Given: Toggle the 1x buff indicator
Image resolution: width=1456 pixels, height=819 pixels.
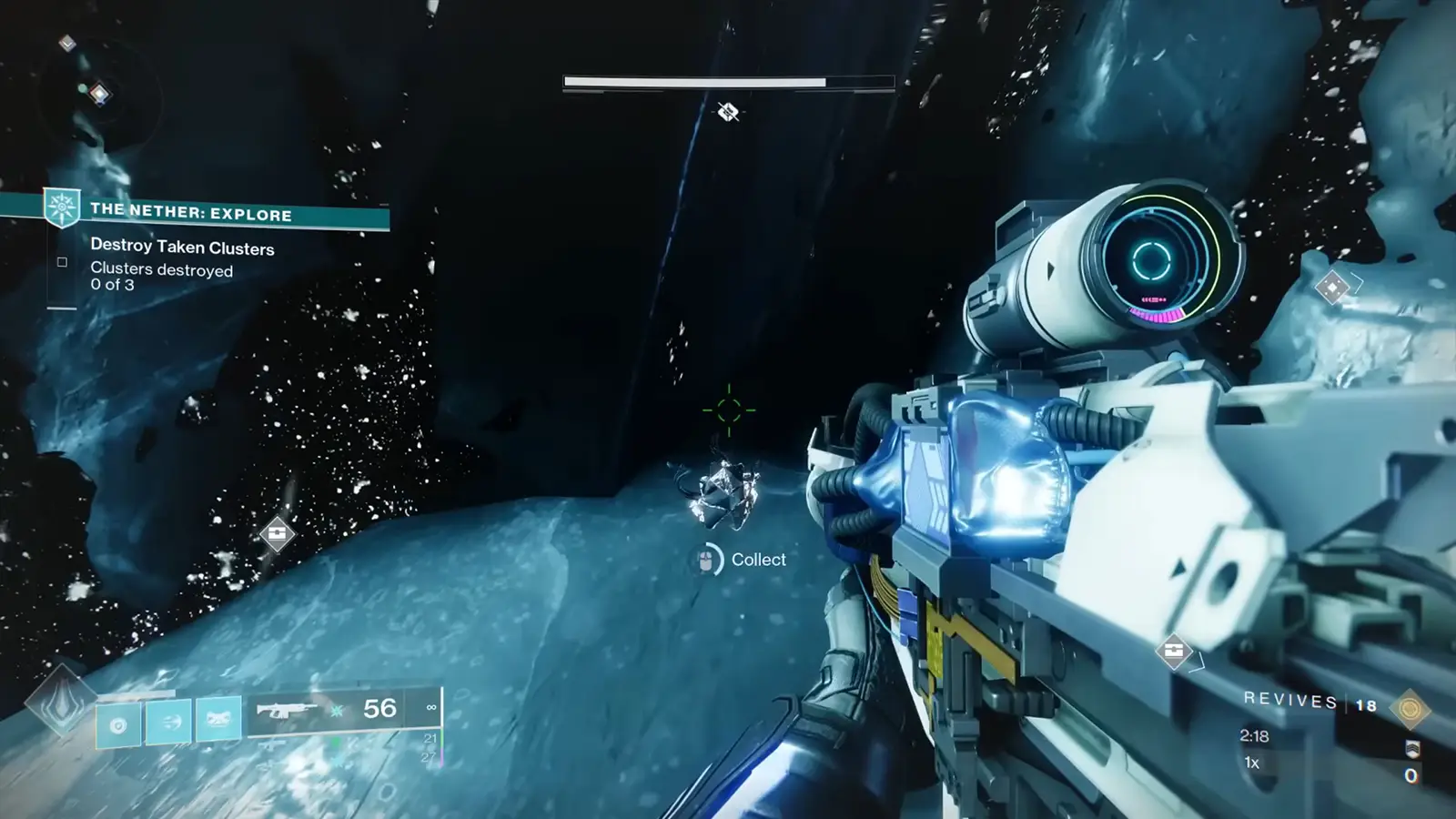Looking at the screenshot, I should pyautogui.click(x=1250, y=763).
